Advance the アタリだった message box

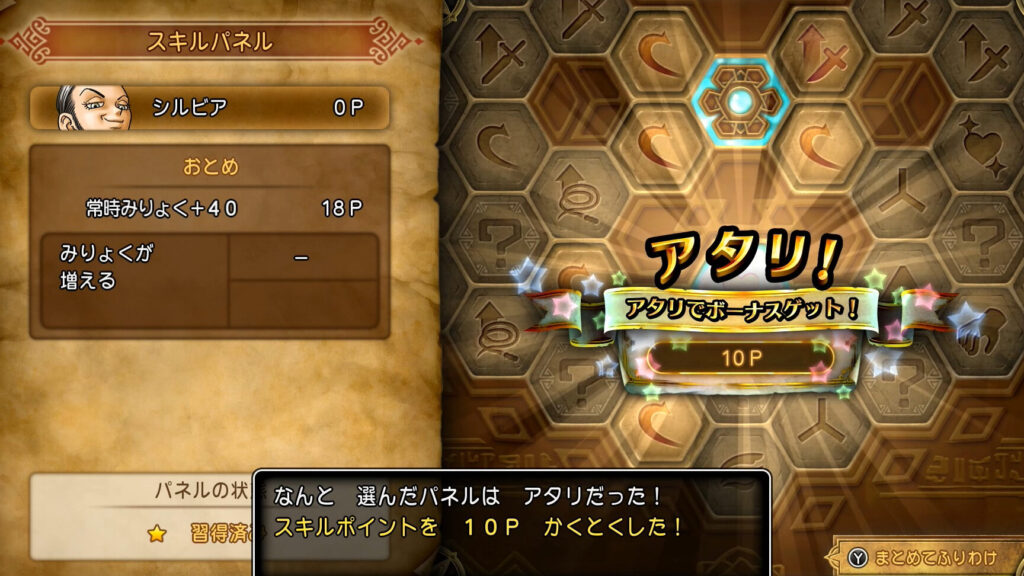coord(511,511)
